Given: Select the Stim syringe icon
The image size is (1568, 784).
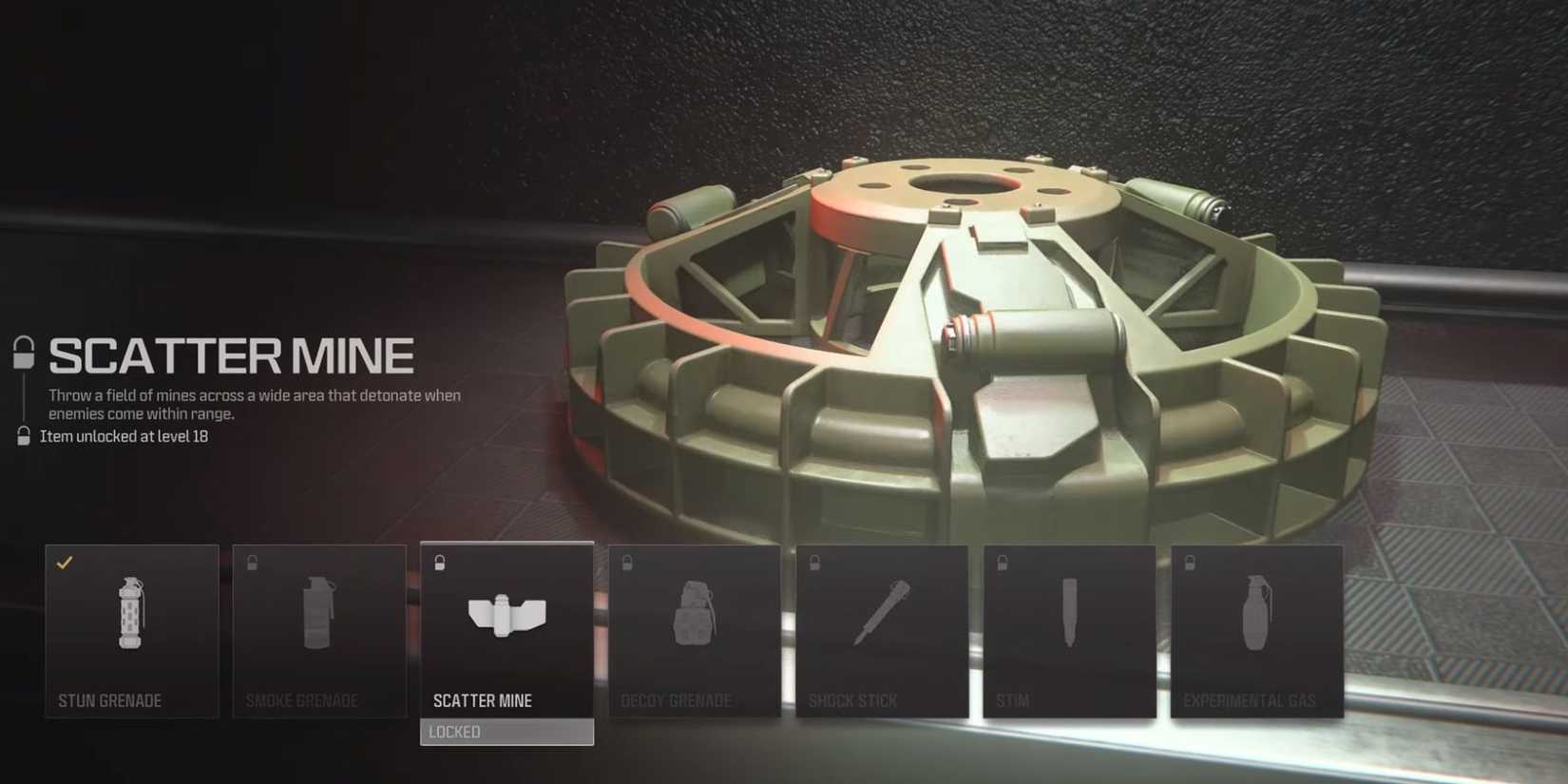Looking at the screenshot, I should (1068, 616).
